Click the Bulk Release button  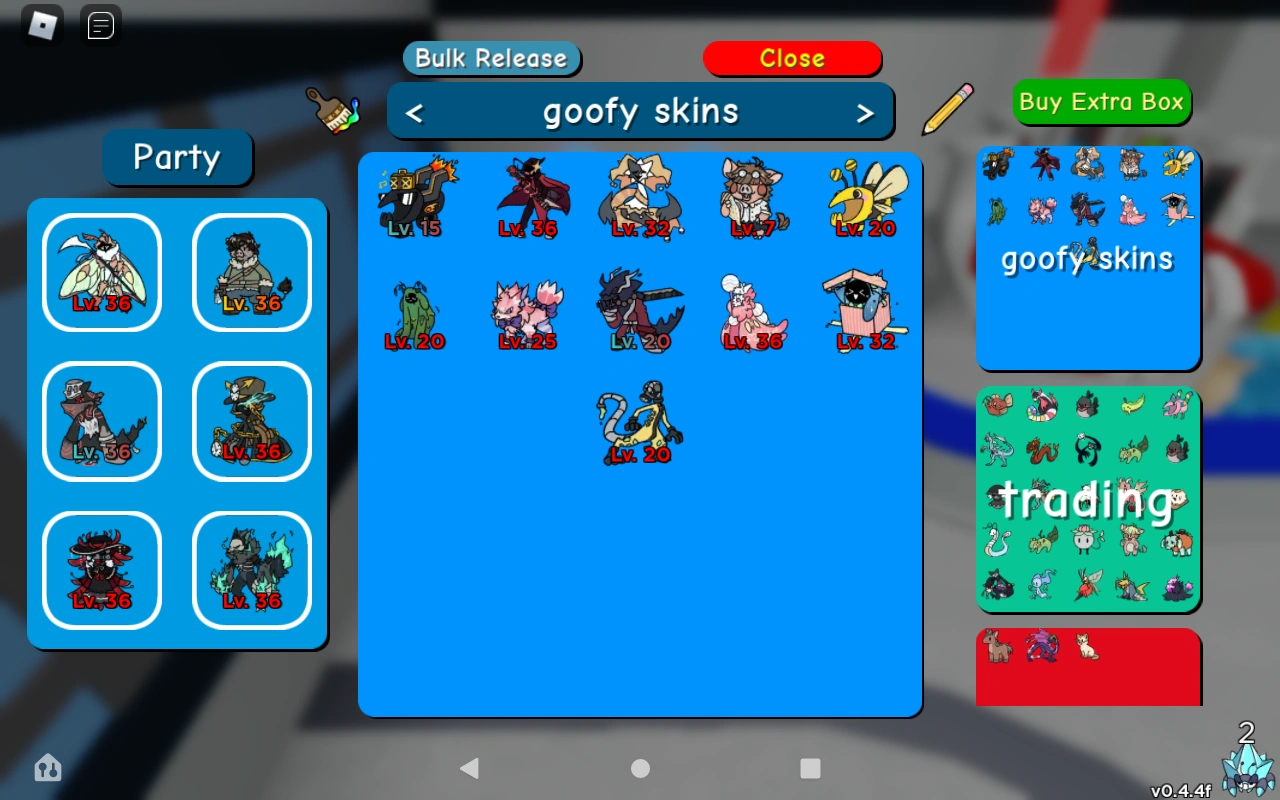491,58
